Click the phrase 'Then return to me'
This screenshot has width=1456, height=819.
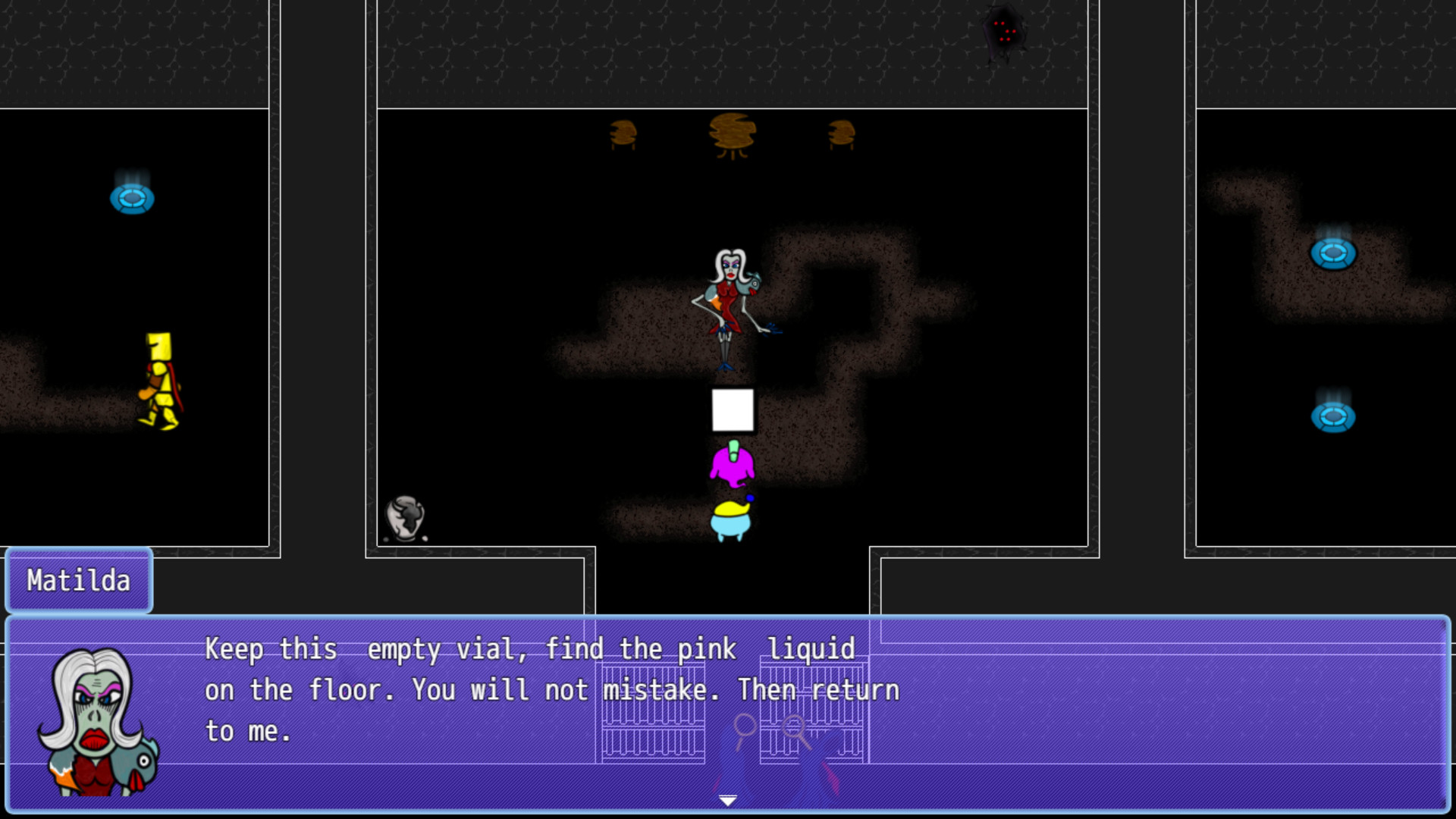pyautogui.click(x=819, y=690)
